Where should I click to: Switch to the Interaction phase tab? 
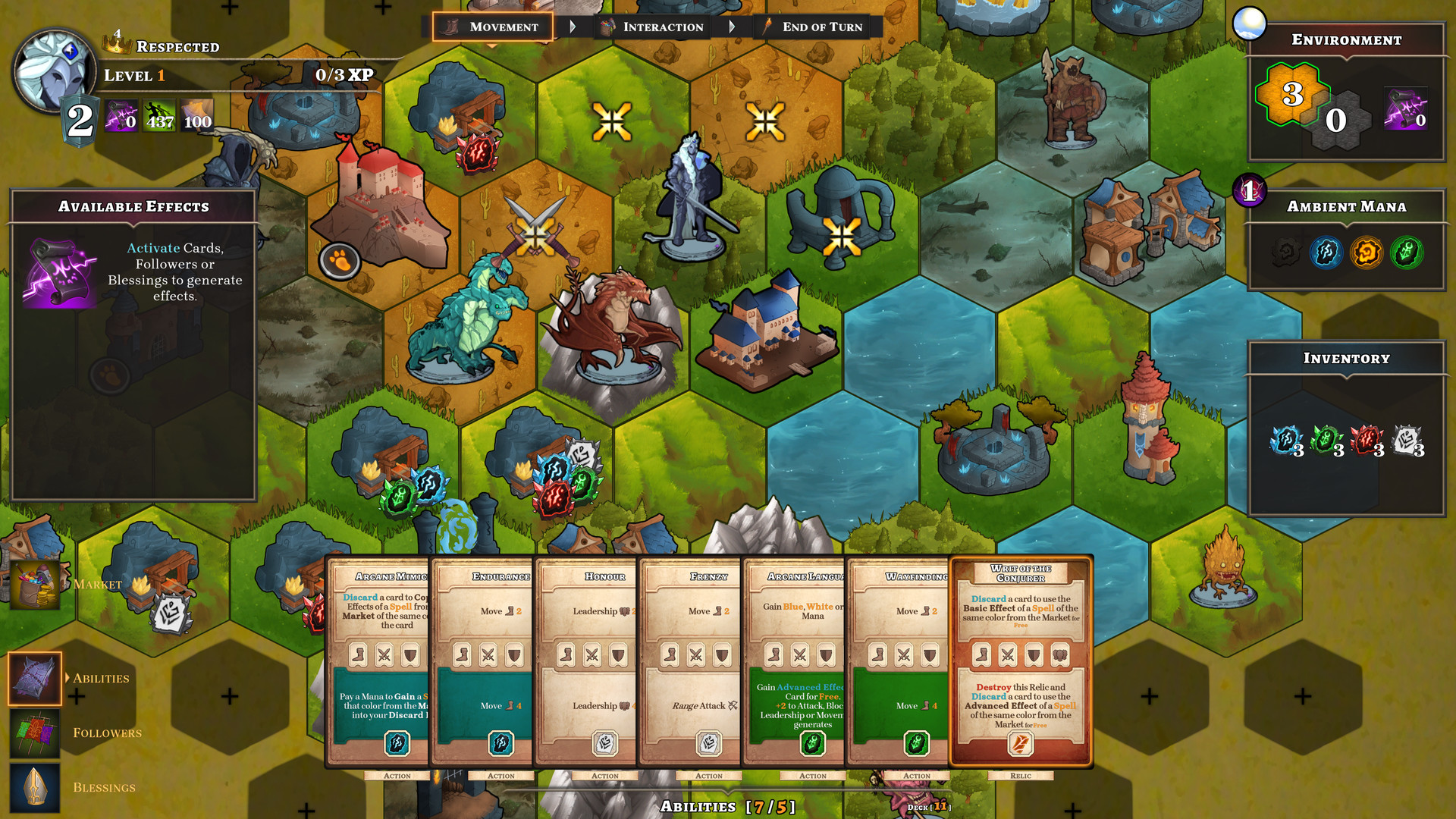click(x=654, y=27)
